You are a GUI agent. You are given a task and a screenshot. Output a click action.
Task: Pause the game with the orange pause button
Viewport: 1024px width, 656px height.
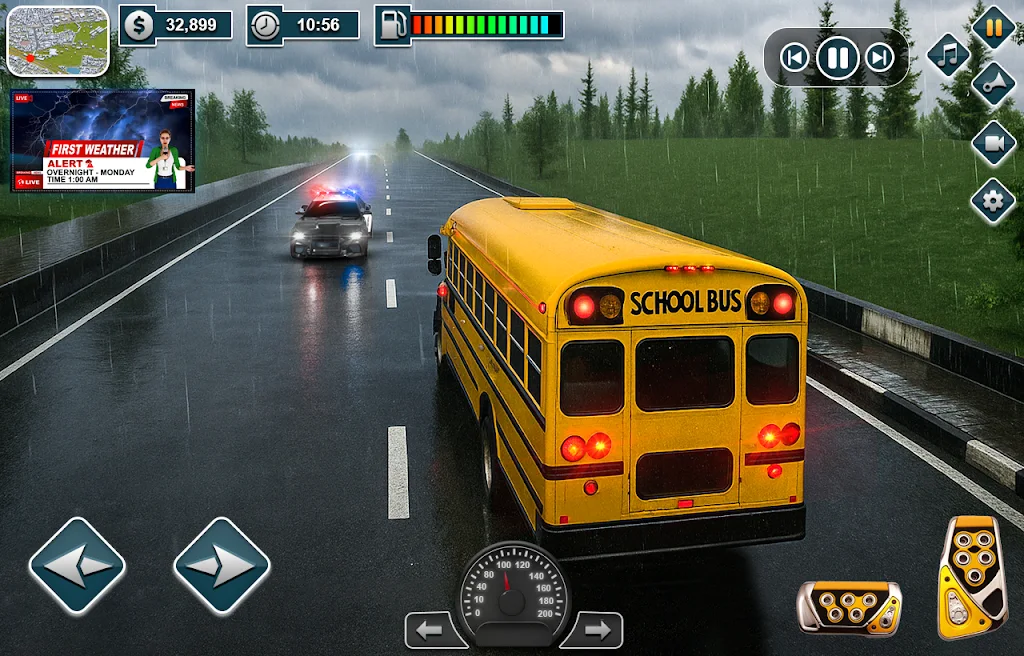click(x=993, y=27)
